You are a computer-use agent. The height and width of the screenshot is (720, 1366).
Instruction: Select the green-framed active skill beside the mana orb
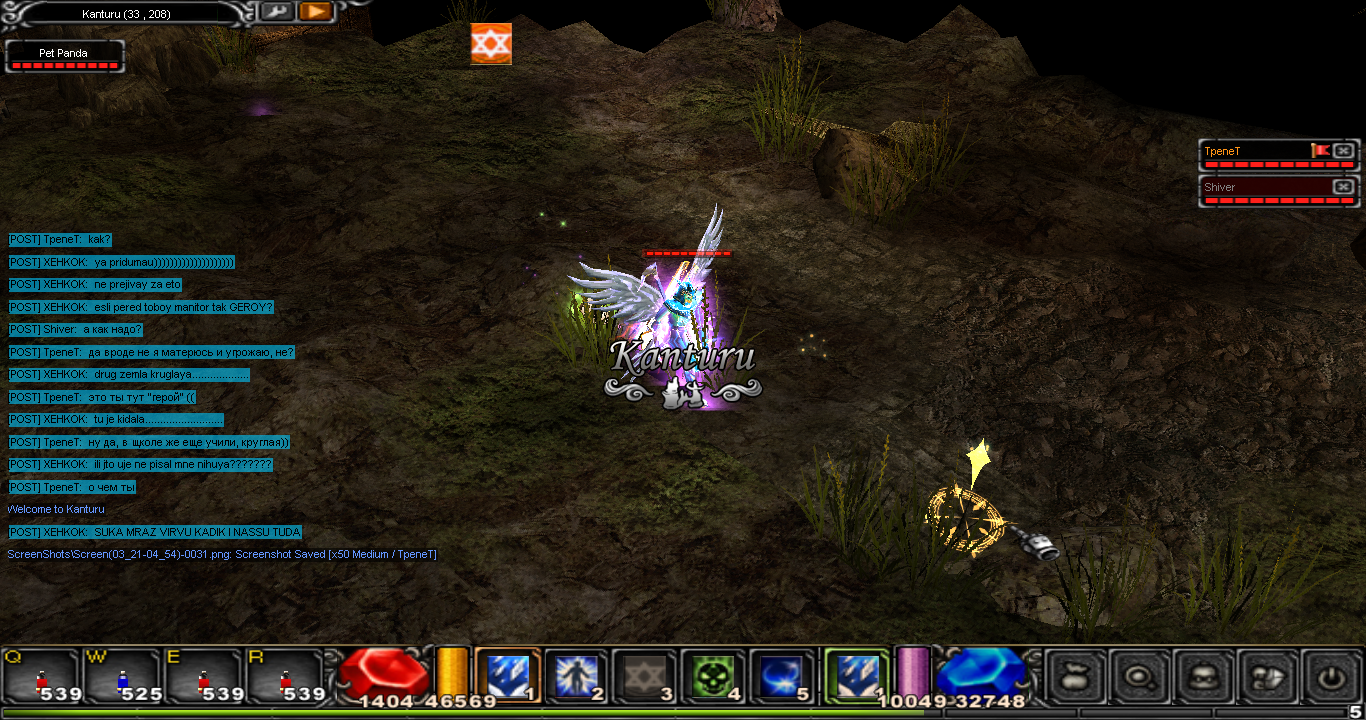click(x=856, y=675)
